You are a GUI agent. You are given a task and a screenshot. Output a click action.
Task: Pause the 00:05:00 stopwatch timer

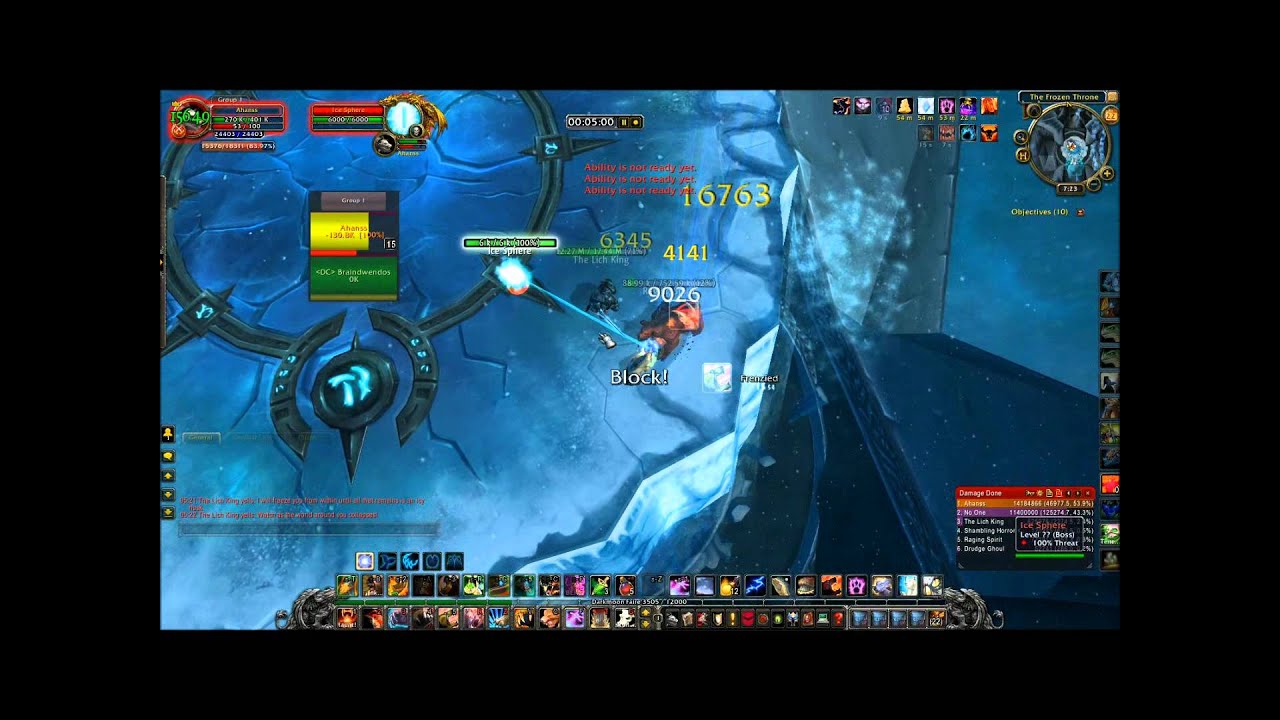click(624, 122)
